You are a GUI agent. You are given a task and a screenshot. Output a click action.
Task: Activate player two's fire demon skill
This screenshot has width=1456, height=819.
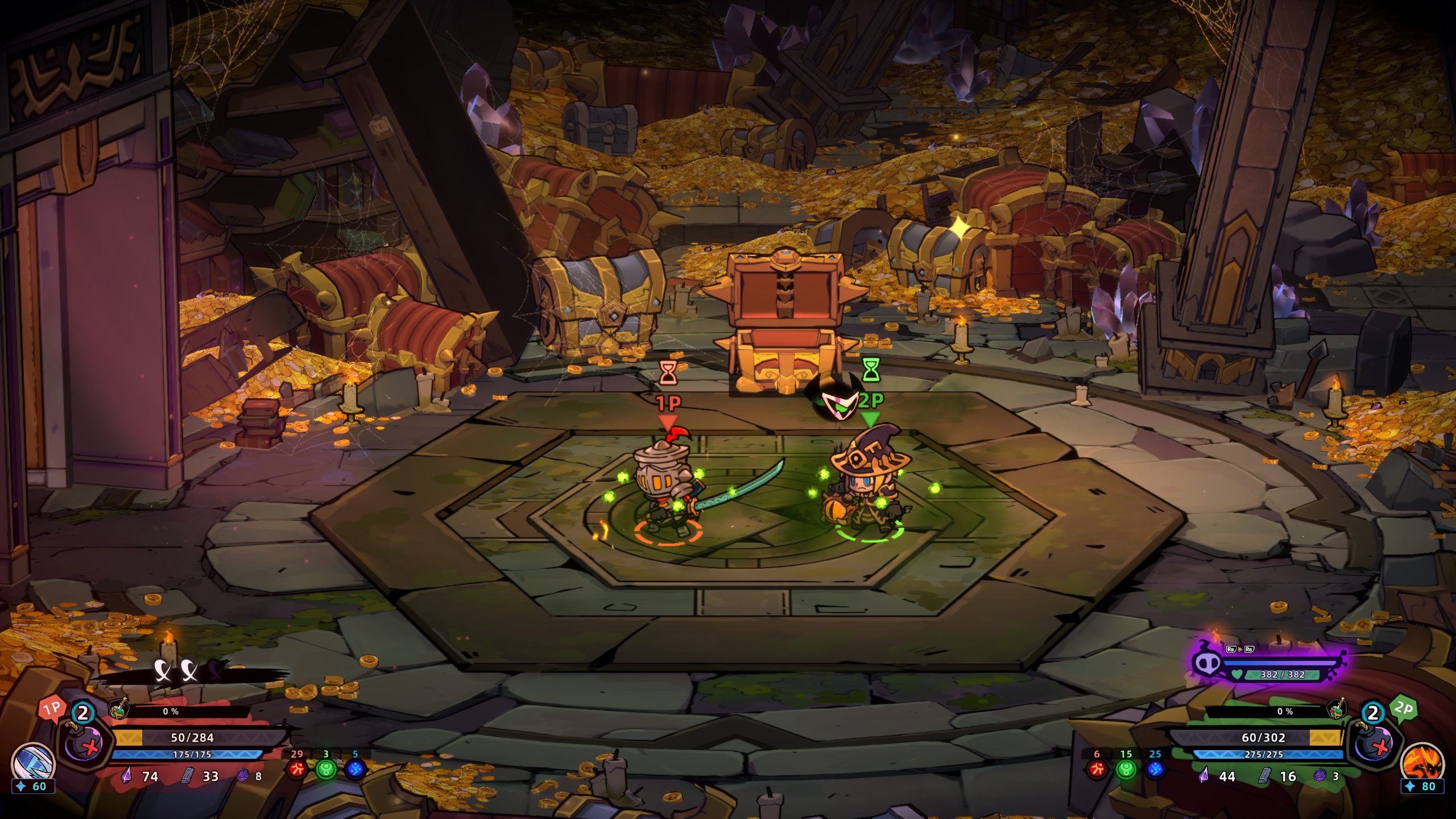pos(1422,760)
